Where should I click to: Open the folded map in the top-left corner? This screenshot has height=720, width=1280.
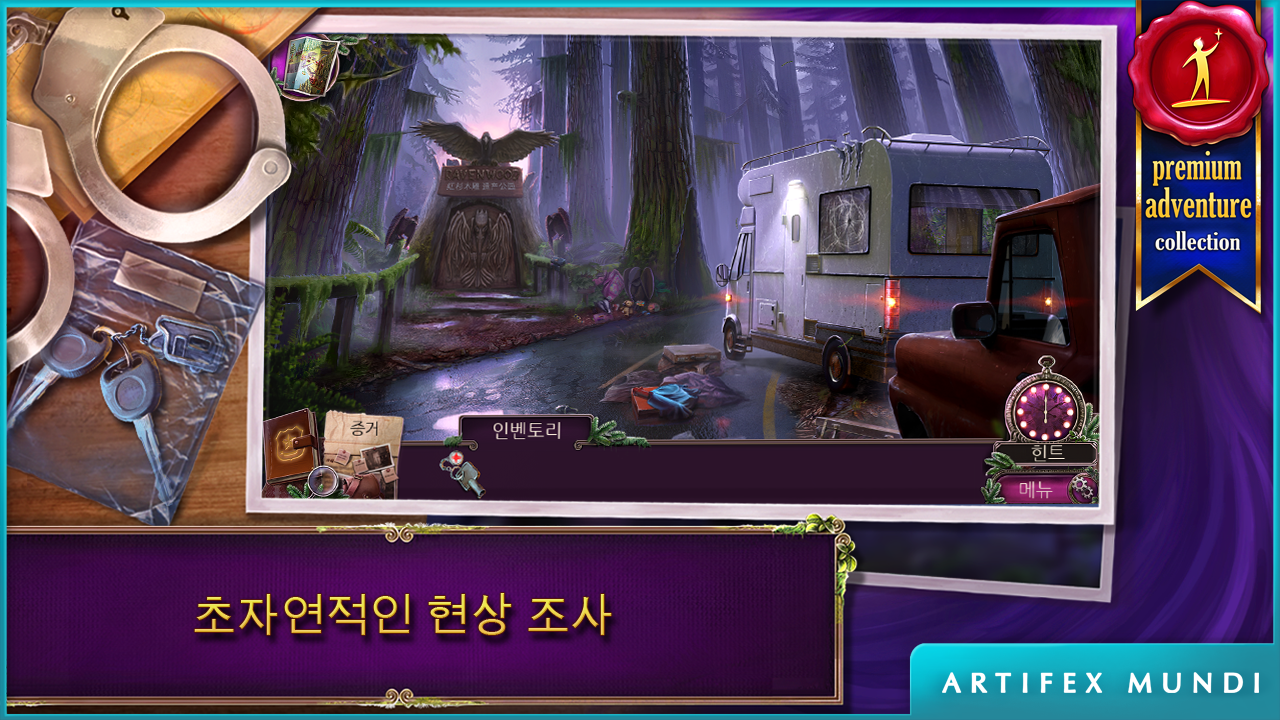[x=310, y=65]
